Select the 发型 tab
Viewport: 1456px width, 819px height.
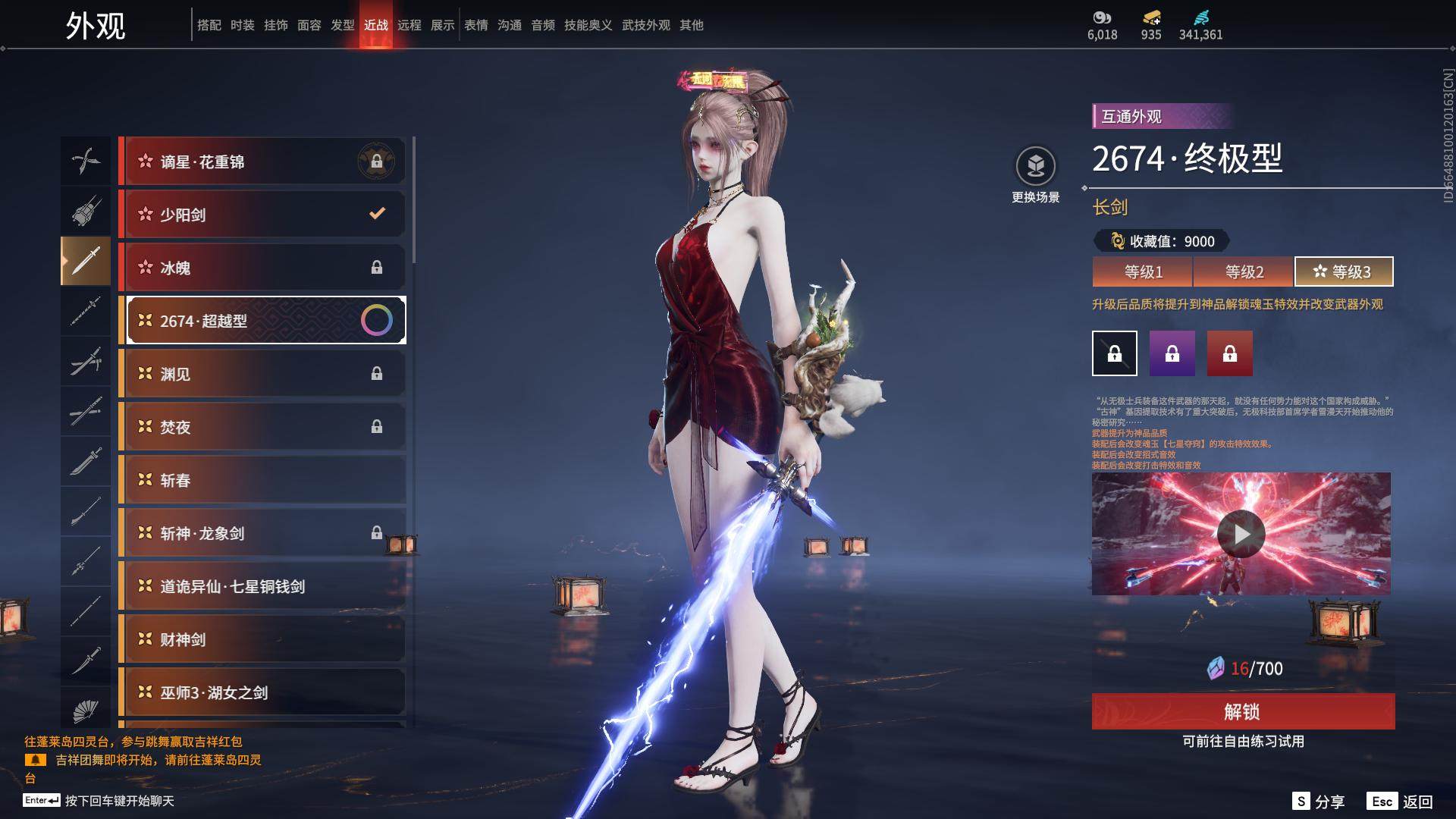point(343,25)
